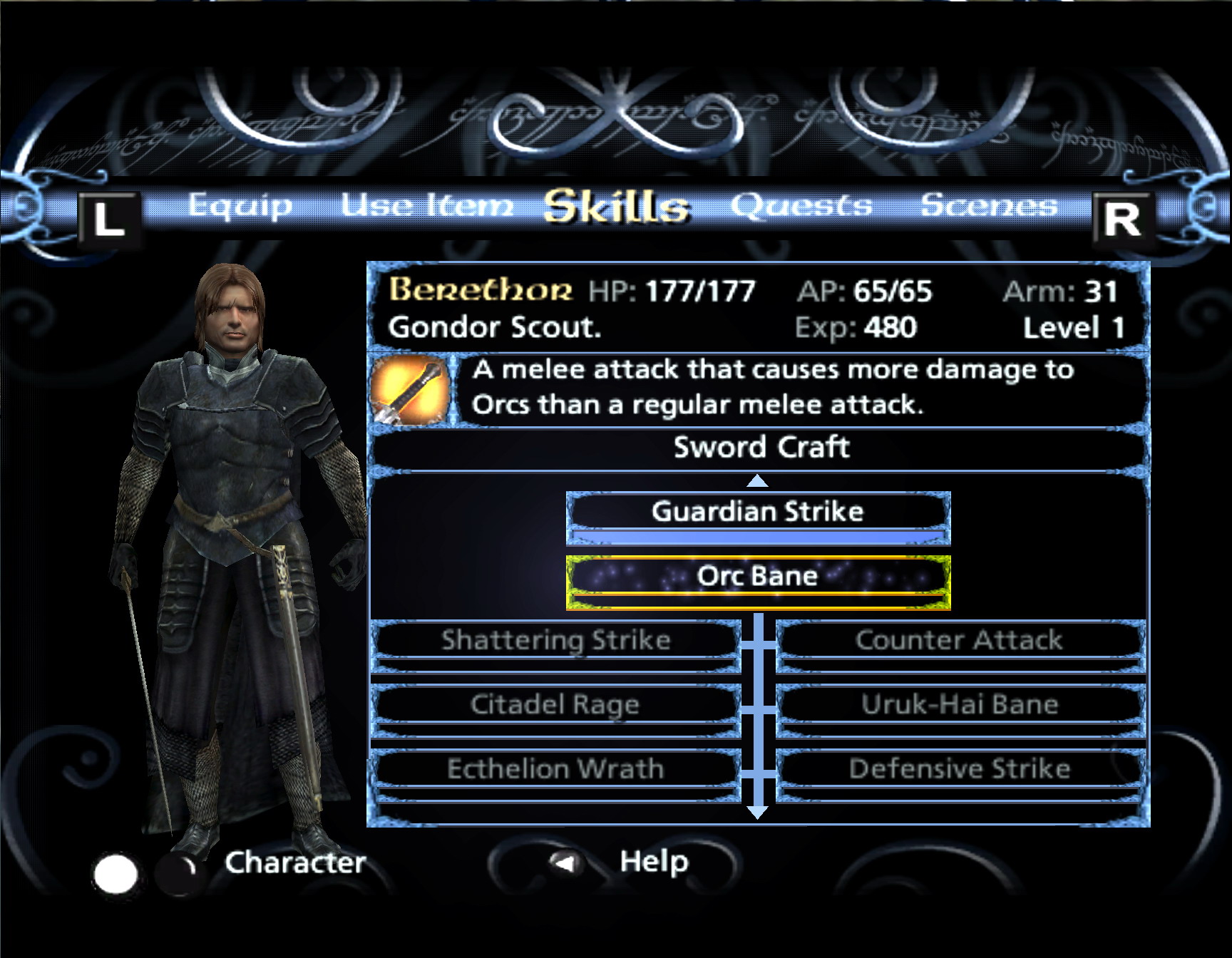Choose the Citadel Rage skill
1232x958 pixels.
pos(555,705)
